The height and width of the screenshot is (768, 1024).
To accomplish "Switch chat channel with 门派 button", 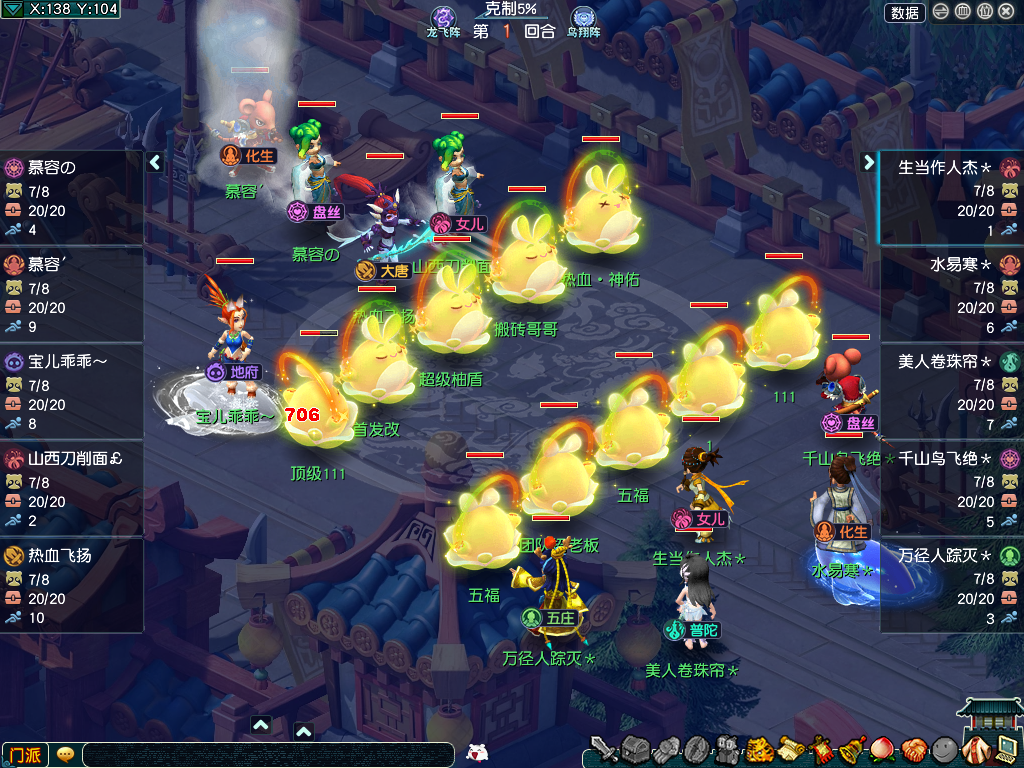I will click(24, 755).
